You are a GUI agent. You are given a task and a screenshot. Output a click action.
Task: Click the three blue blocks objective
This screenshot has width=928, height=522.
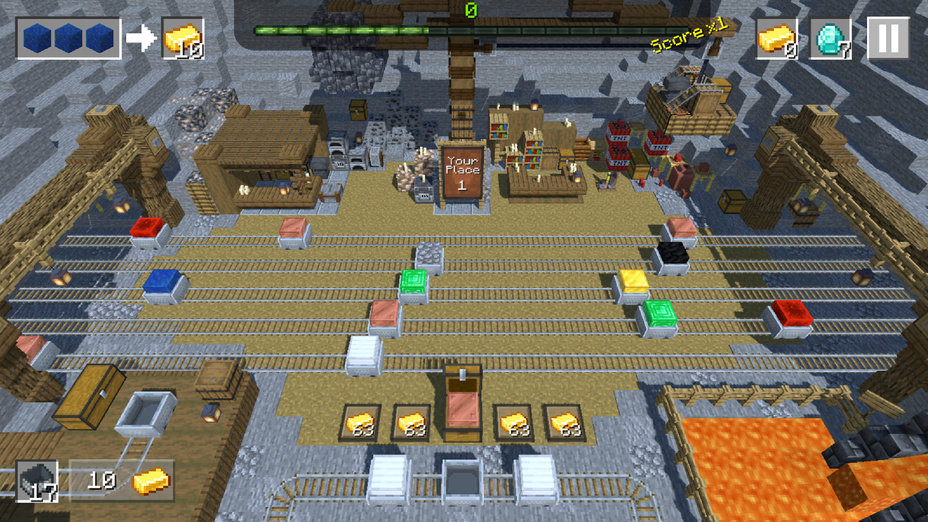(69, 39)
